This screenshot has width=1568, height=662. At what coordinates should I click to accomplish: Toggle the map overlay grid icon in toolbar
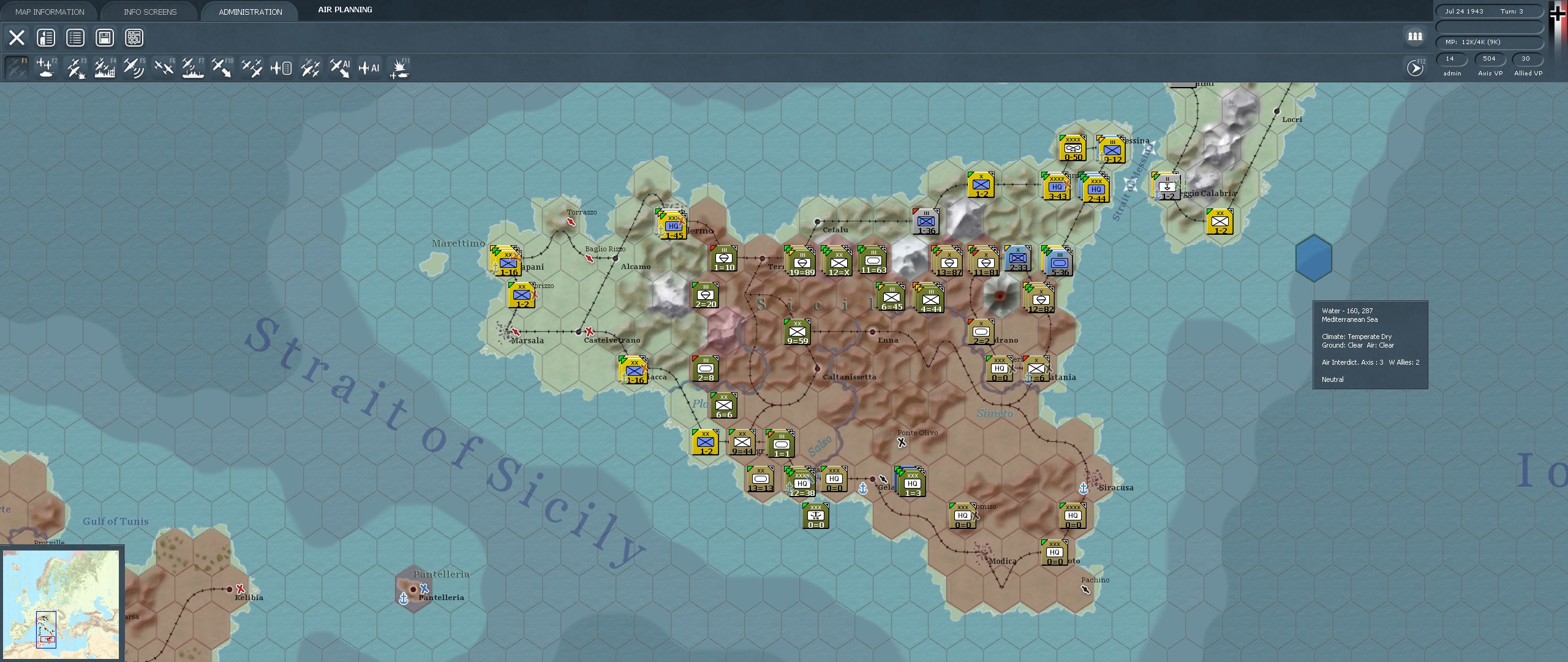point(135,37)
